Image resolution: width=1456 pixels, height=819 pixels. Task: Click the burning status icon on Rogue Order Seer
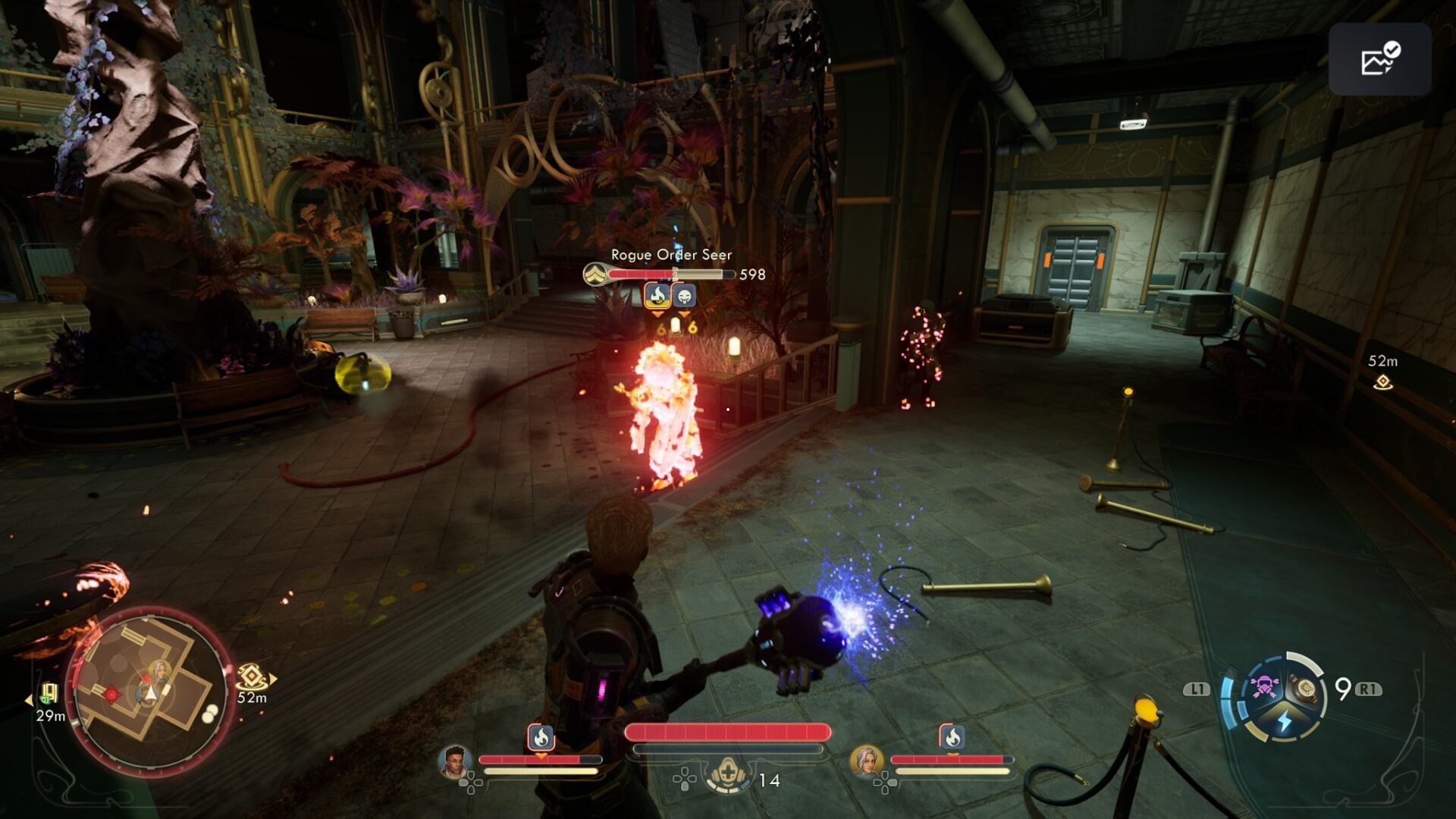(x=657, y=296)
